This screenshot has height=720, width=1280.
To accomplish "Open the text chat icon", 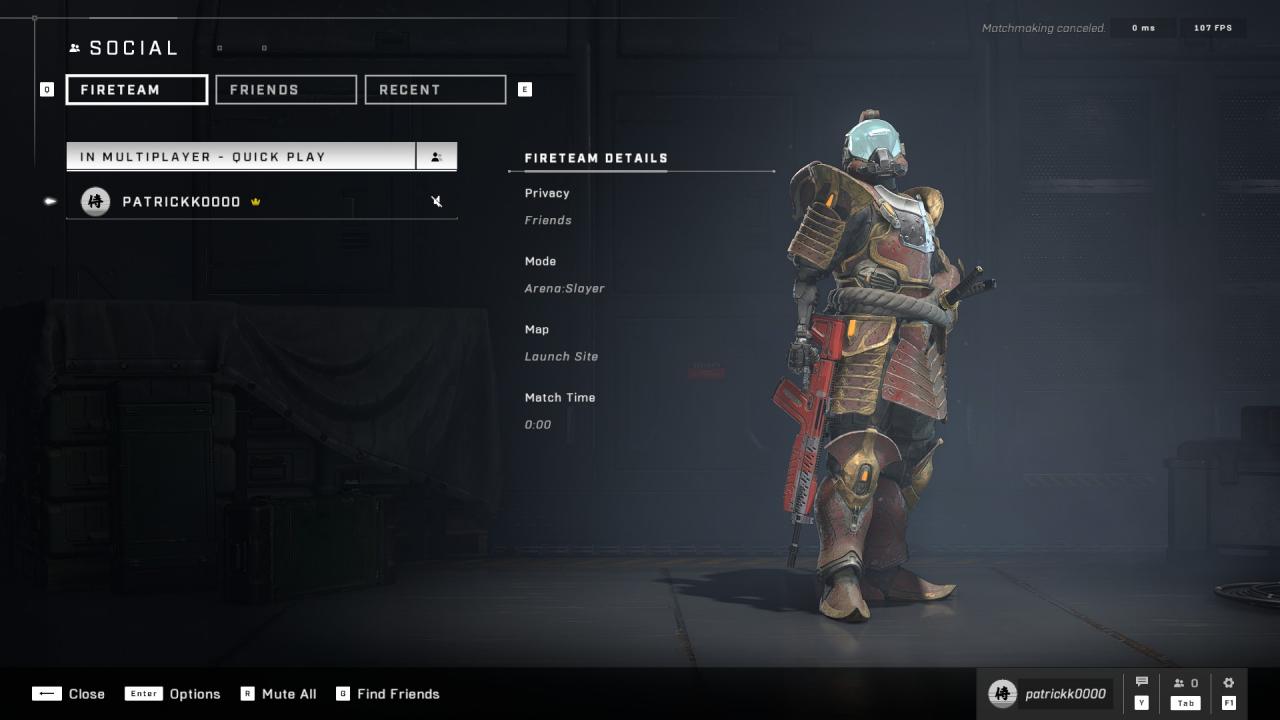I will (x=1142, y=683).
